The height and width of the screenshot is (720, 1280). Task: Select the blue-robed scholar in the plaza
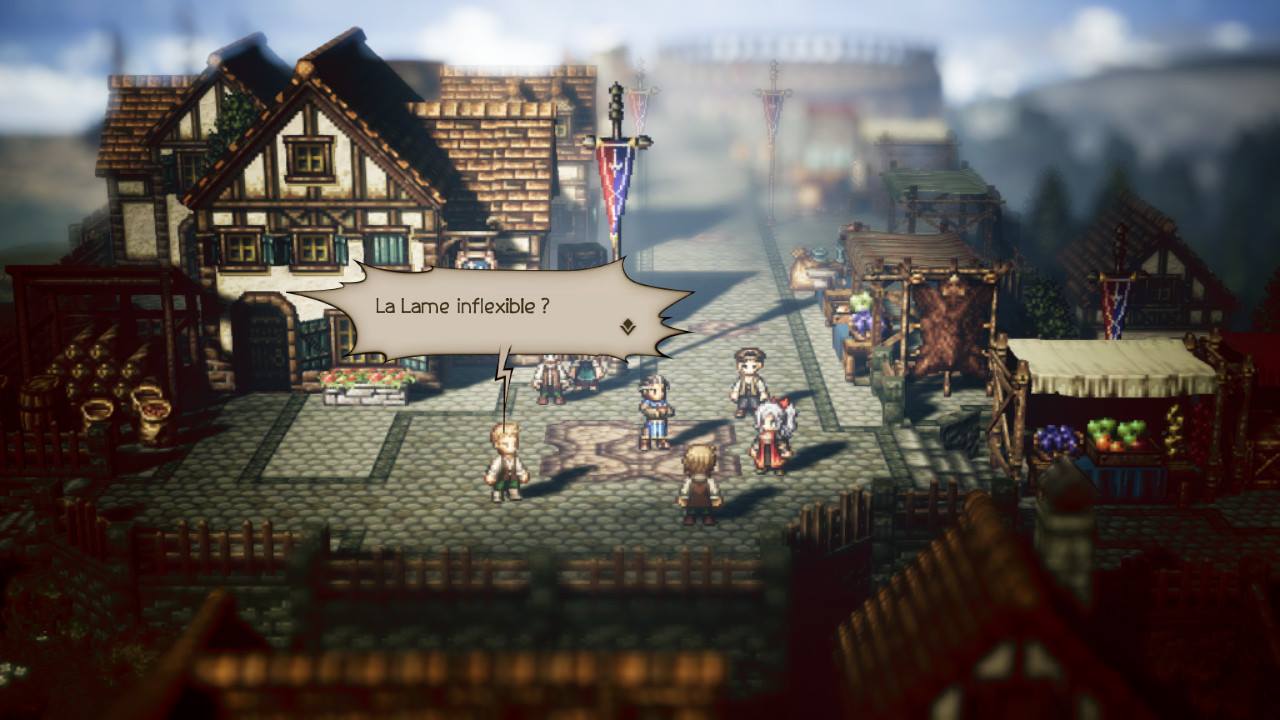tap(657, 400)
